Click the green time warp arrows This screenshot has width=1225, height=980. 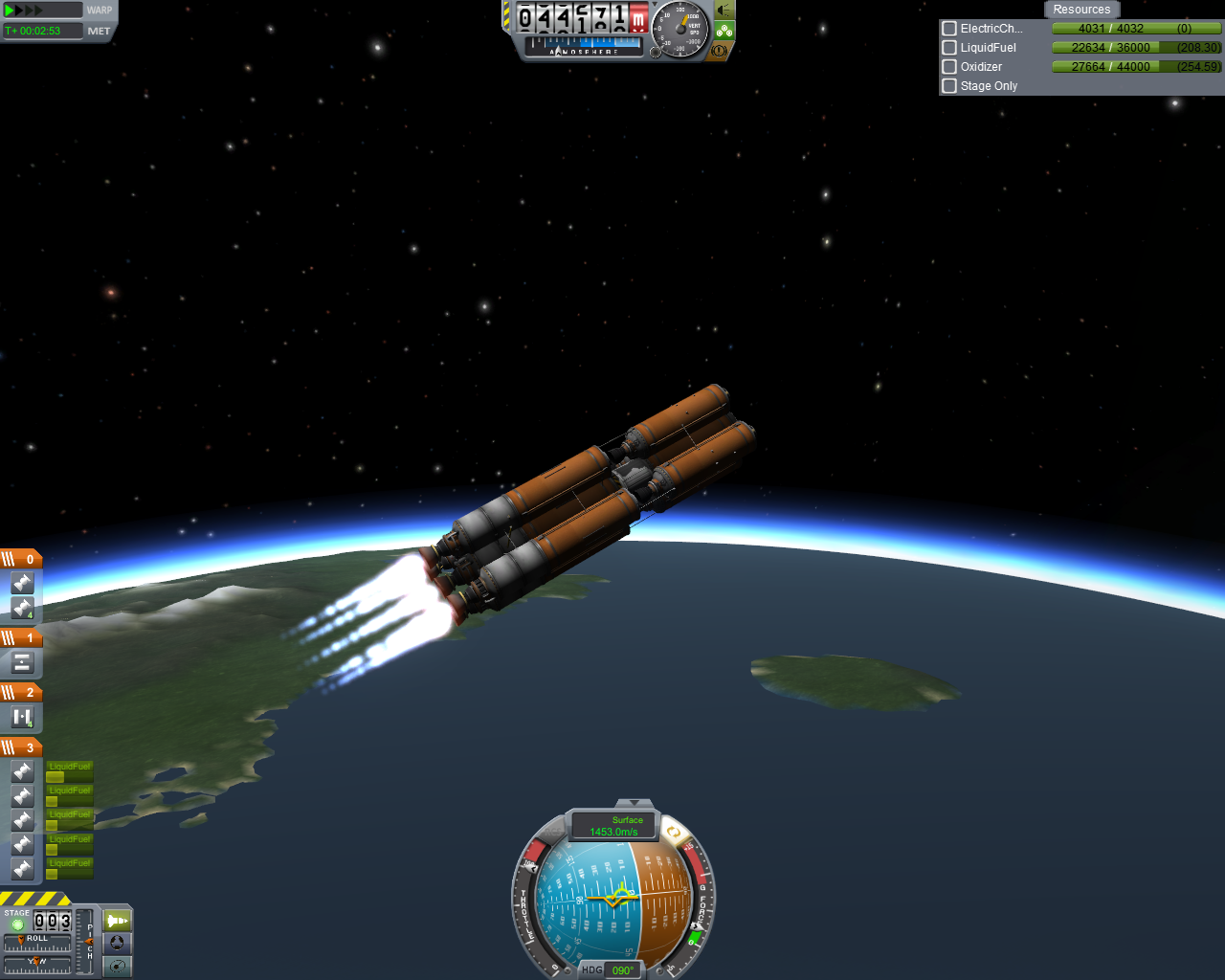[24, 11]
